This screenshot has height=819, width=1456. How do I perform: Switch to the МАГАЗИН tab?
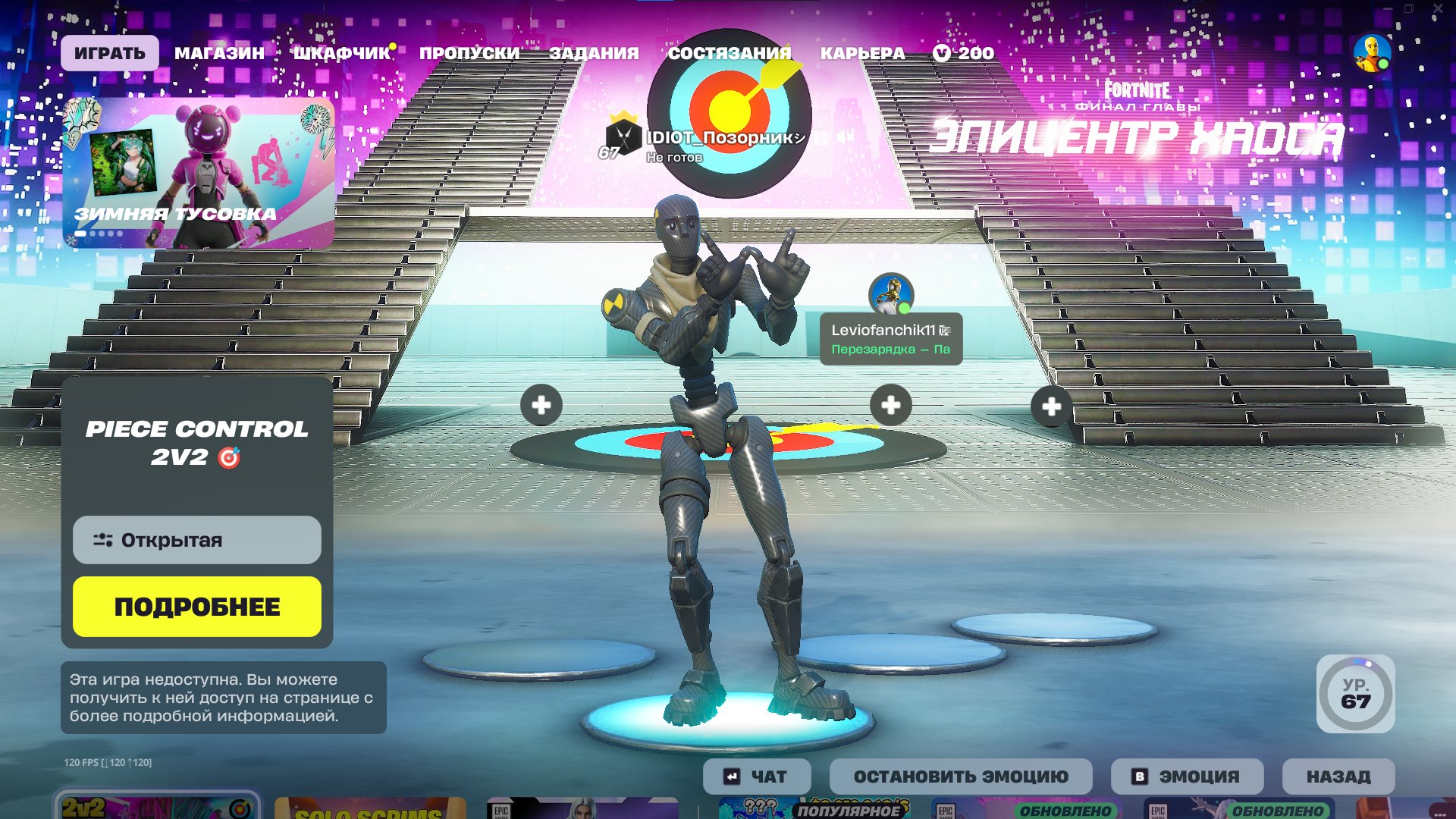coord(219,53)
